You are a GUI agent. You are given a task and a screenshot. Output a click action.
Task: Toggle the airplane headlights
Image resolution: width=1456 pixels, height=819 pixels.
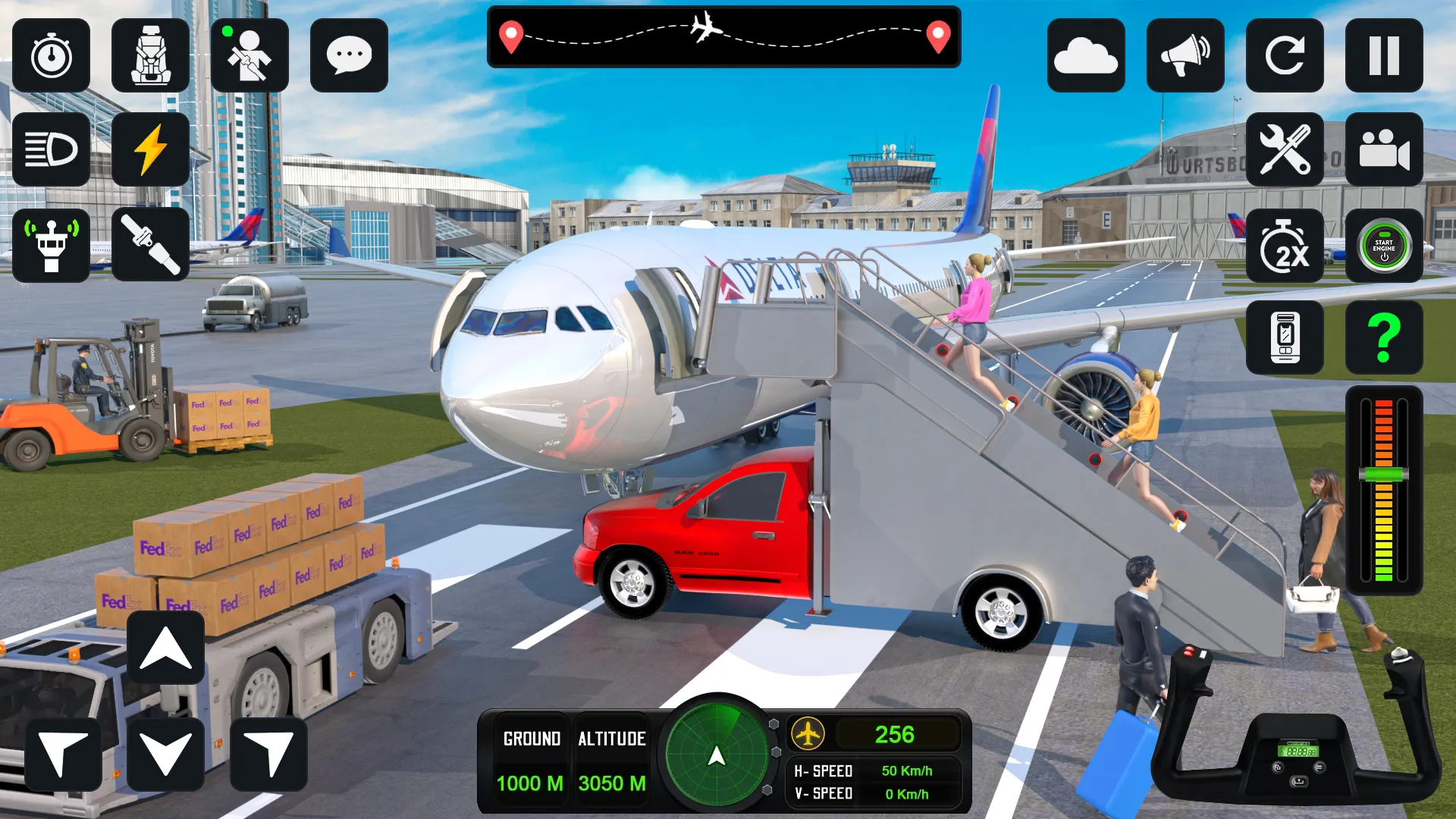(52, 149)
